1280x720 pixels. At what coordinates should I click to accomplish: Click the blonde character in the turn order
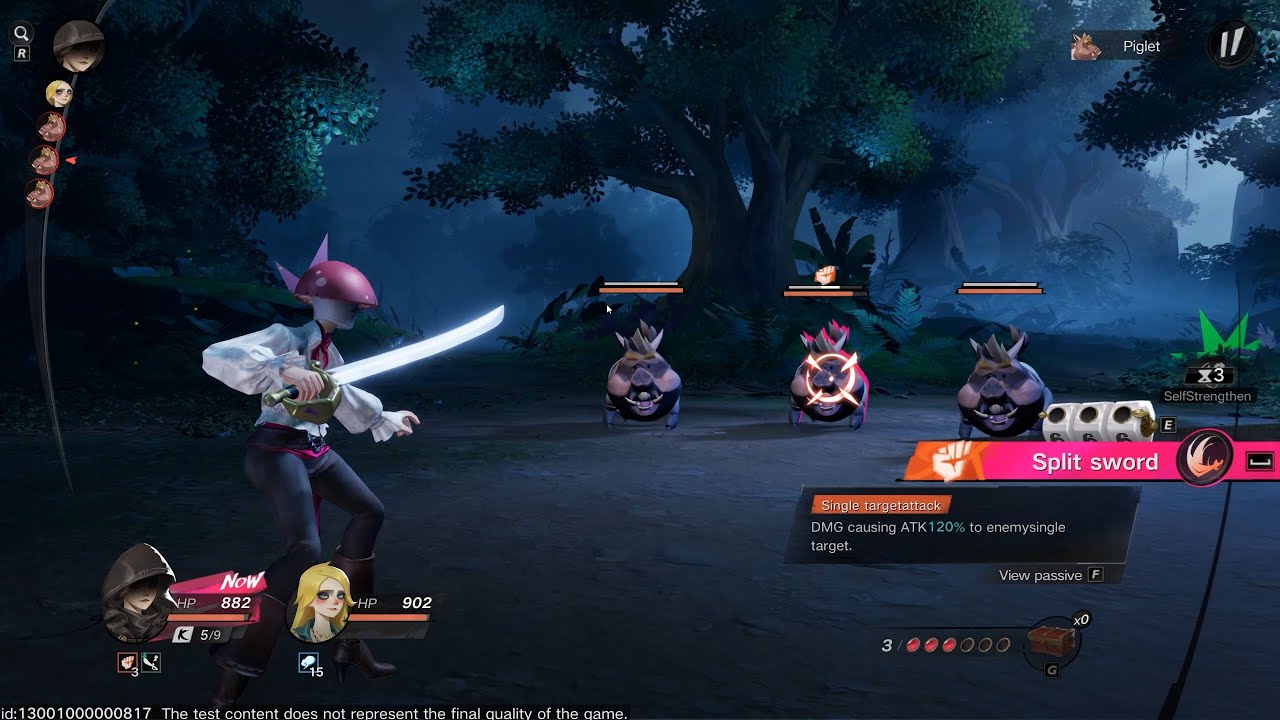click(x=59, y=94)
